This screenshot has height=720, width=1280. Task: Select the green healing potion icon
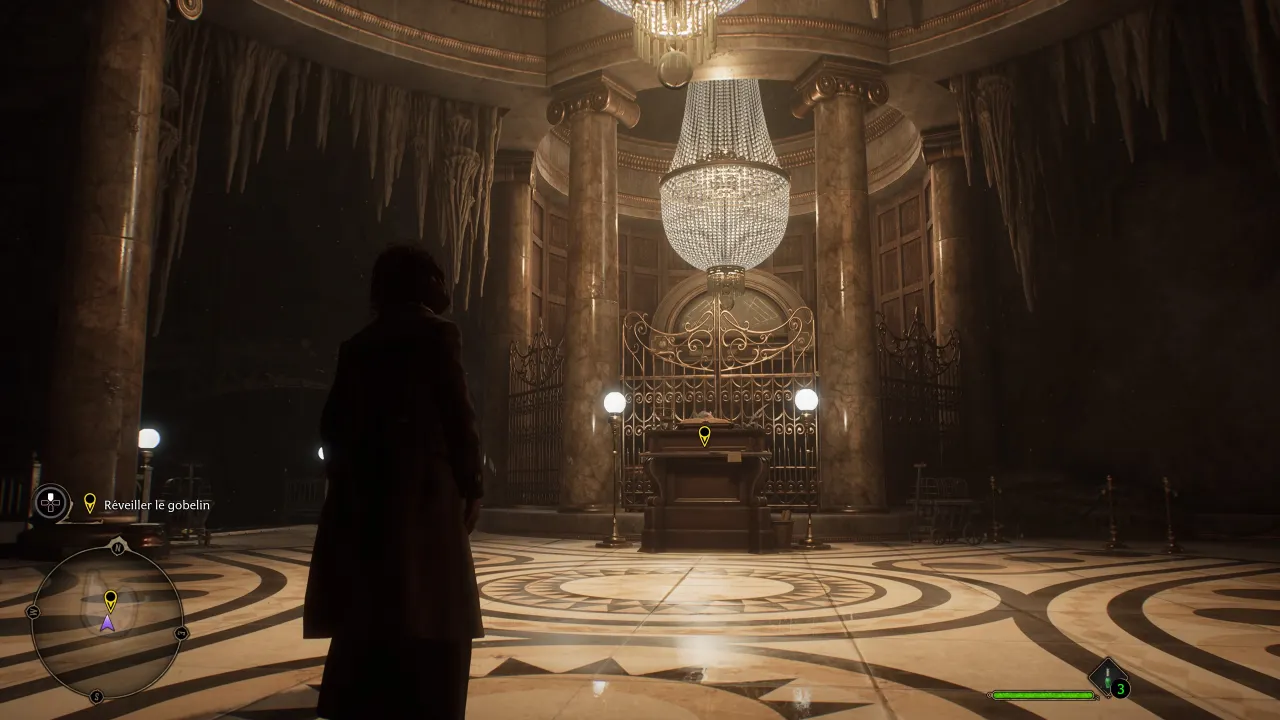click(x=1107, y=679)
